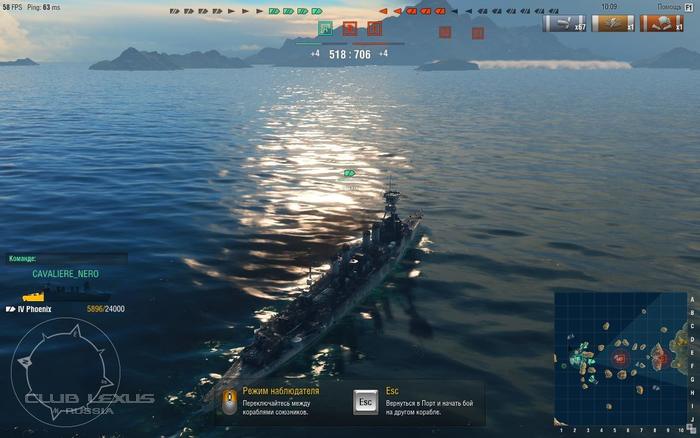Click the ship kills ribbon showing x67
The height and width of the screenshot is (438, 700).
[x=564, y=23]
